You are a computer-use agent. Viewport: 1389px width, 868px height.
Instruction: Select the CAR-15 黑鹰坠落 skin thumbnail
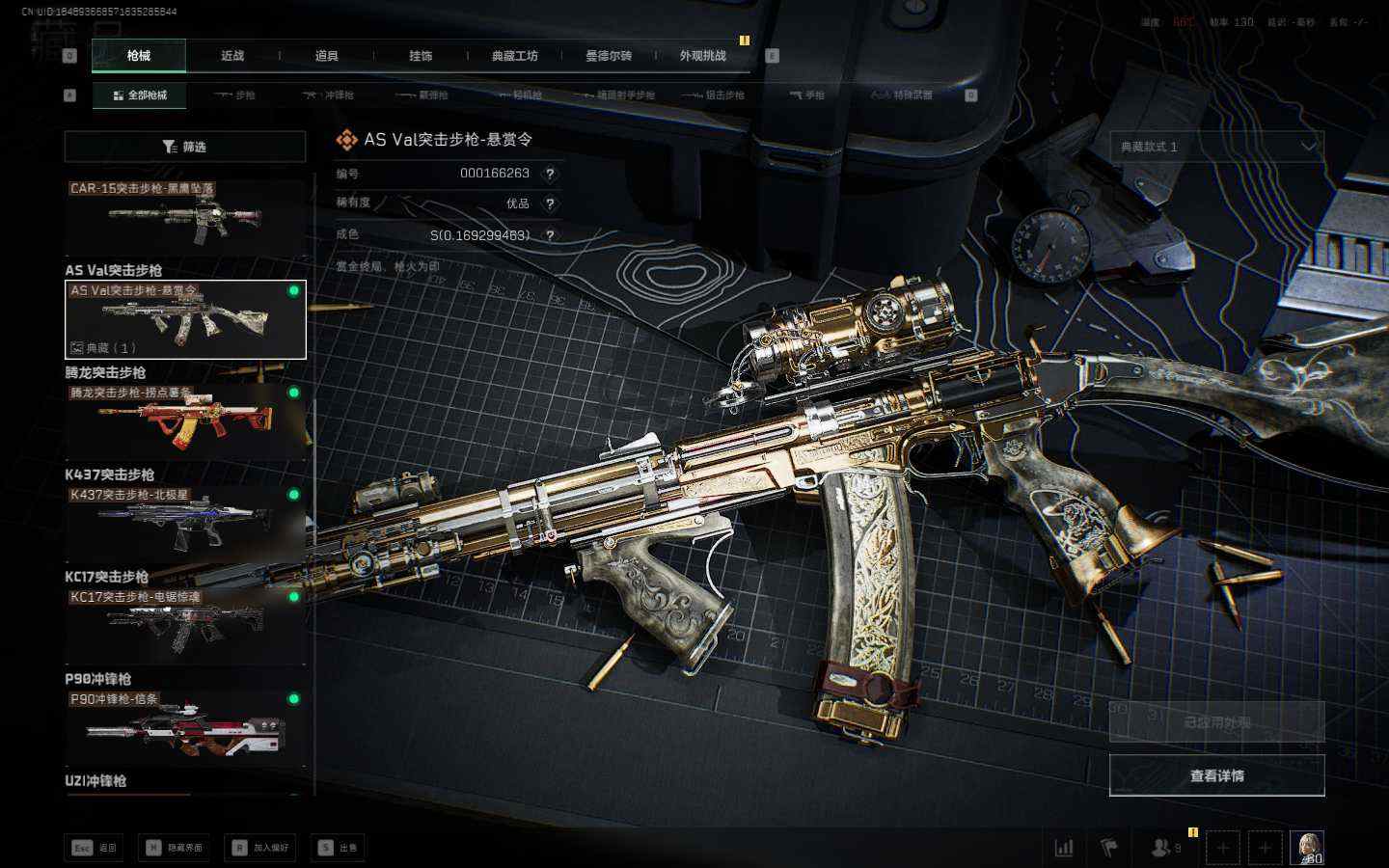(x=185, y=218)
